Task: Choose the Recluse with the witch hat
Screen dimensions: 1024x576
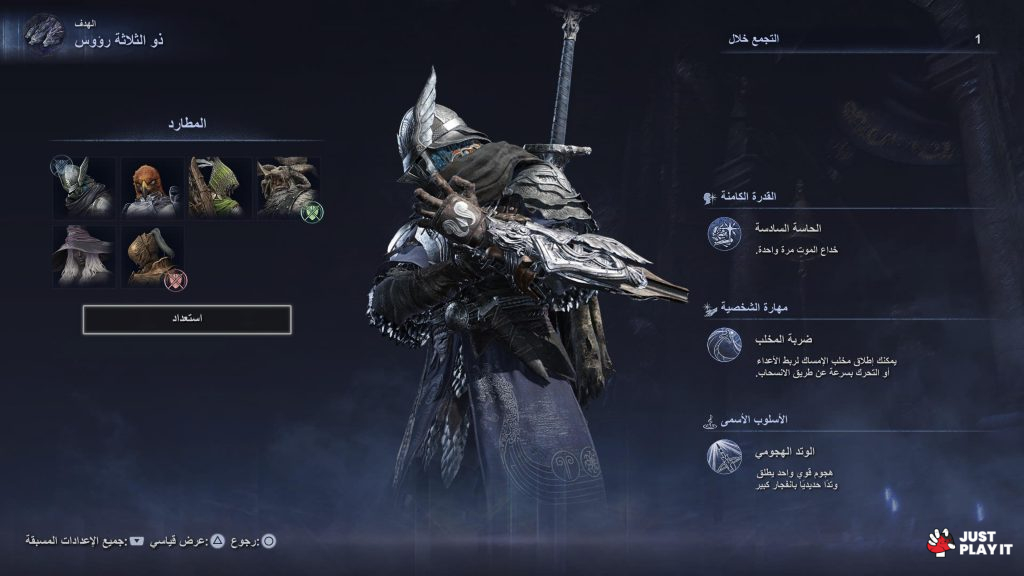Action: point(85,256)
